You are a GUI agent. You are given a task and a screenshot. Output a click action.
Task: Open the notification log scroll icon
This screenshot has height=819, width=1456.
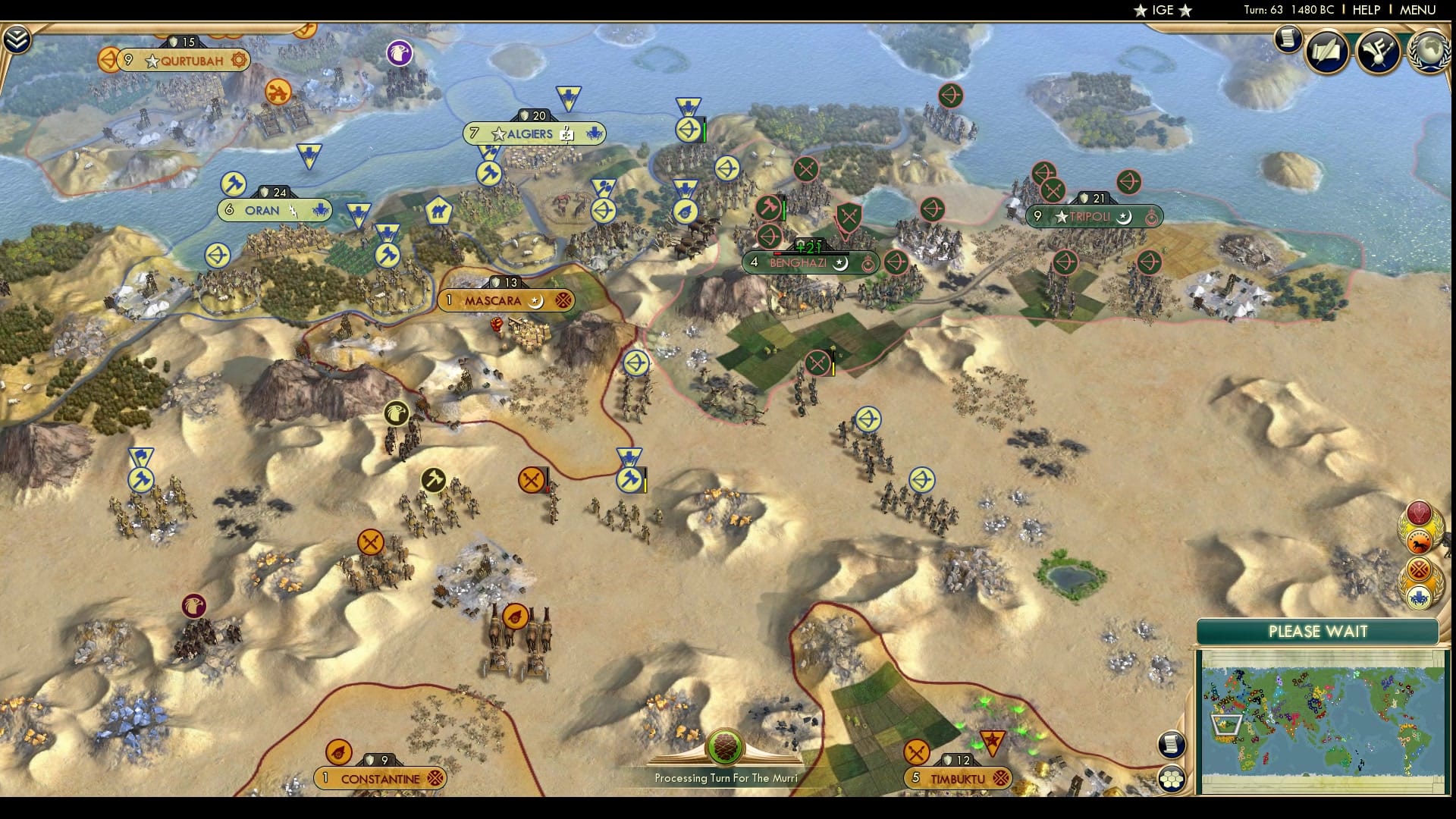pyautogui.click(x=1288, y=40)
